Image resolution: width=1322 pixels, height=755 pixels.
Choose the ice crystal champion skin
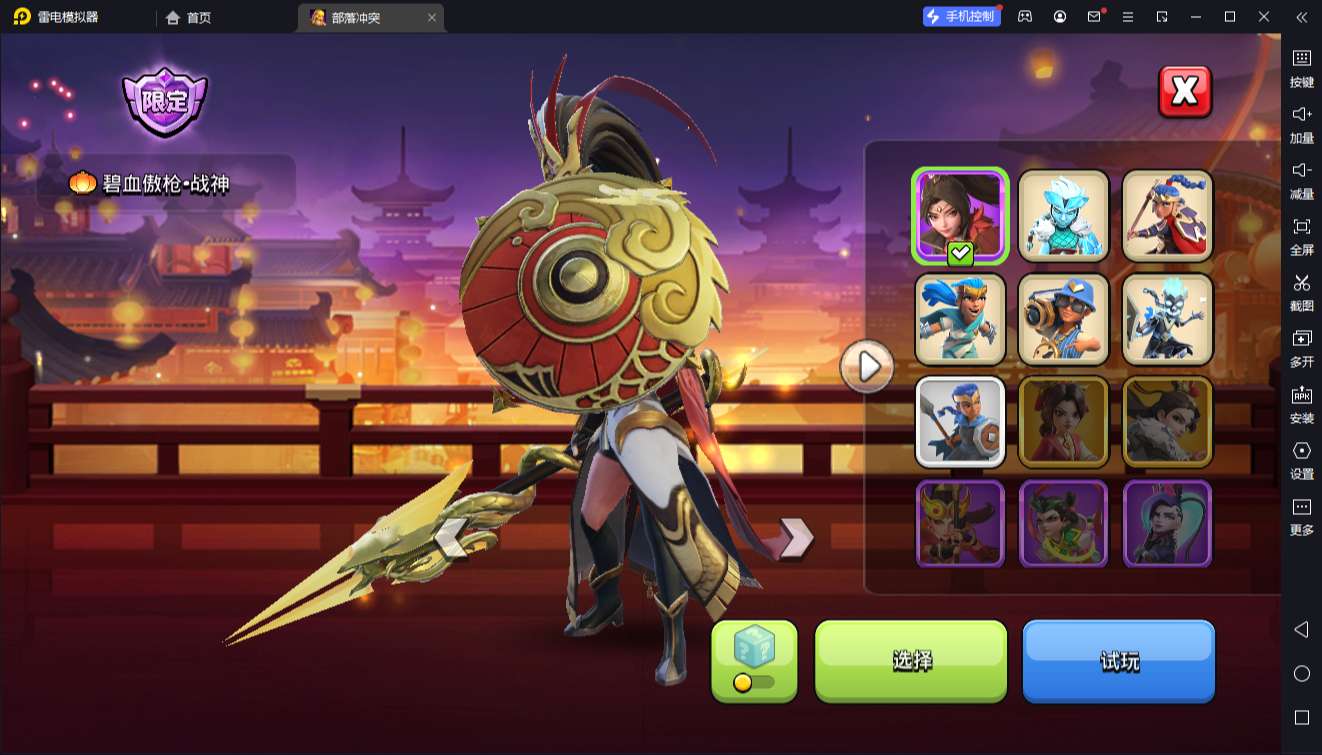1064,216
